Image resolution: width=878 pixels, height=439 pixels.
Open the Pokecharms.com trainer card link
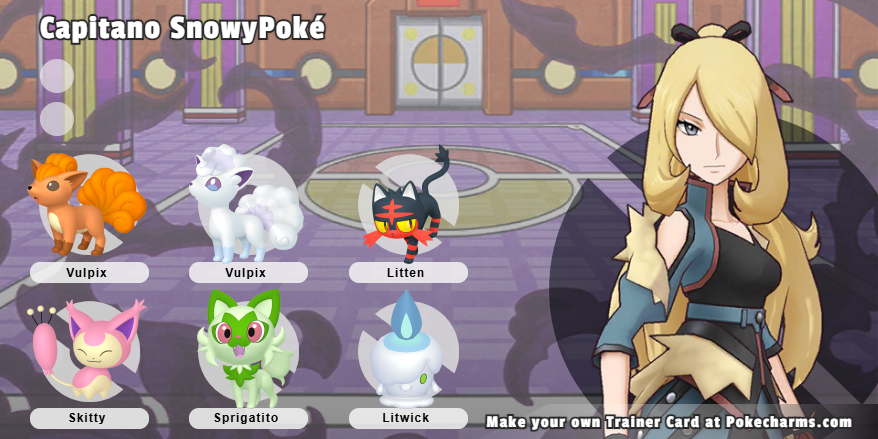coord(669,422)
